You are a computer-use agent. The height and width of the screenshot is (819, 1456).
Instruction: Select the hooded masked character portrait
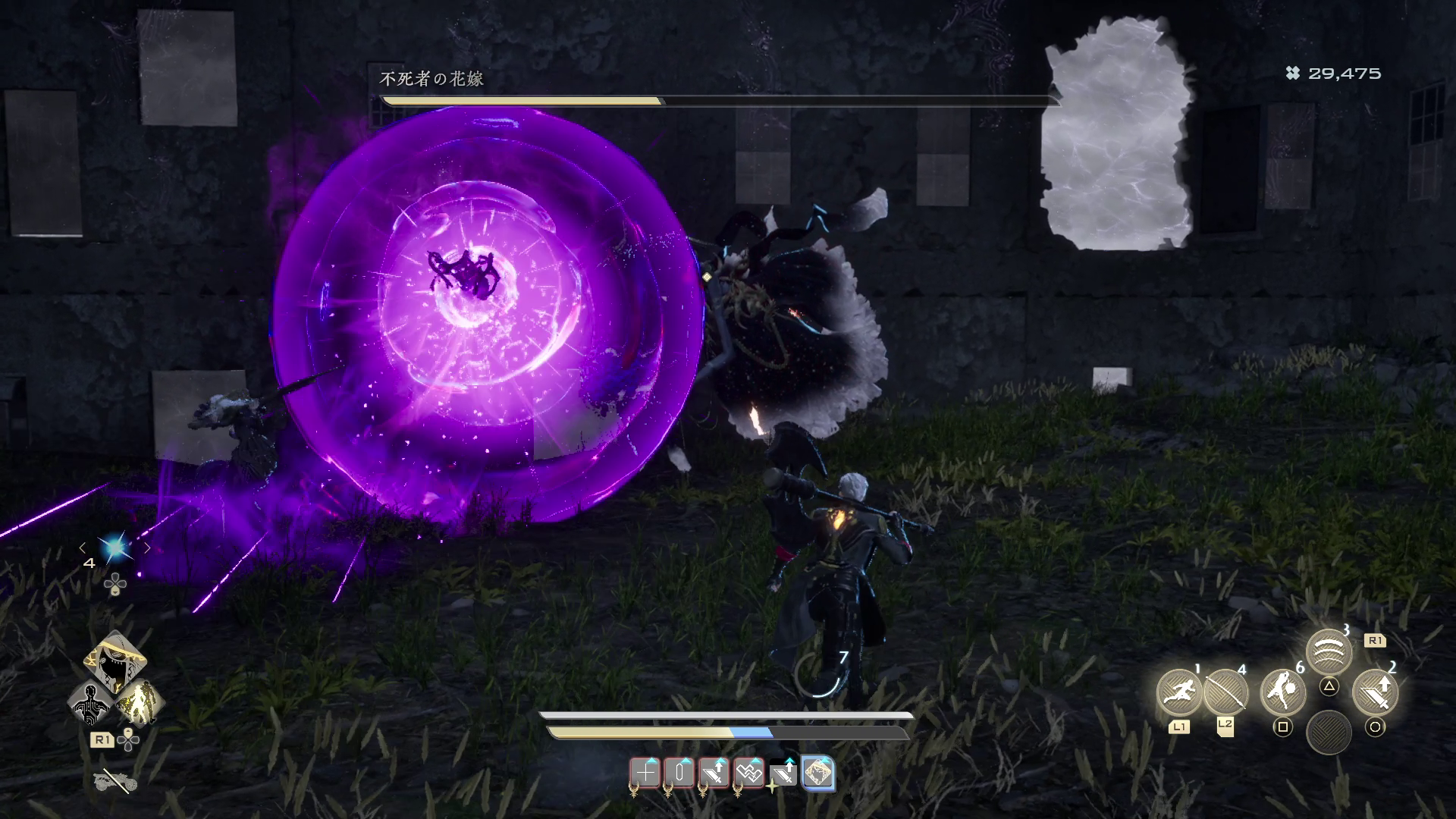[115, 661]
